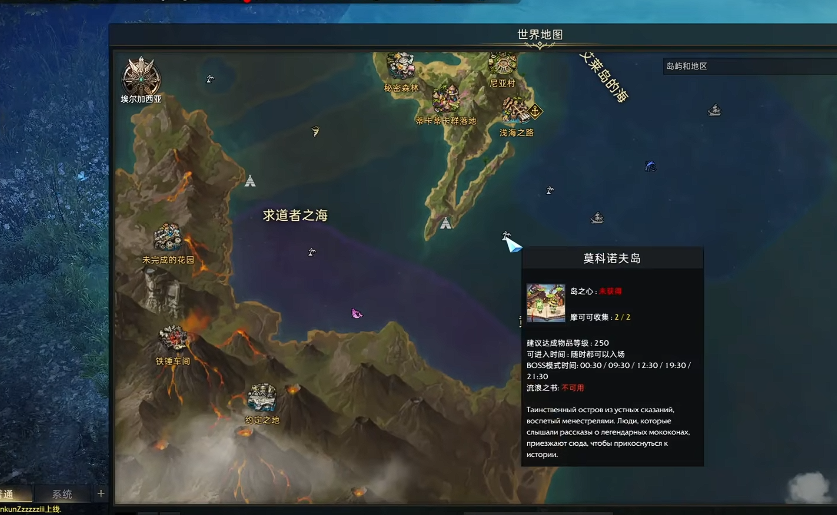Select the 尼亚村 village marker
The width and height of the screenshot is (837, 515).
click(502, 65)
